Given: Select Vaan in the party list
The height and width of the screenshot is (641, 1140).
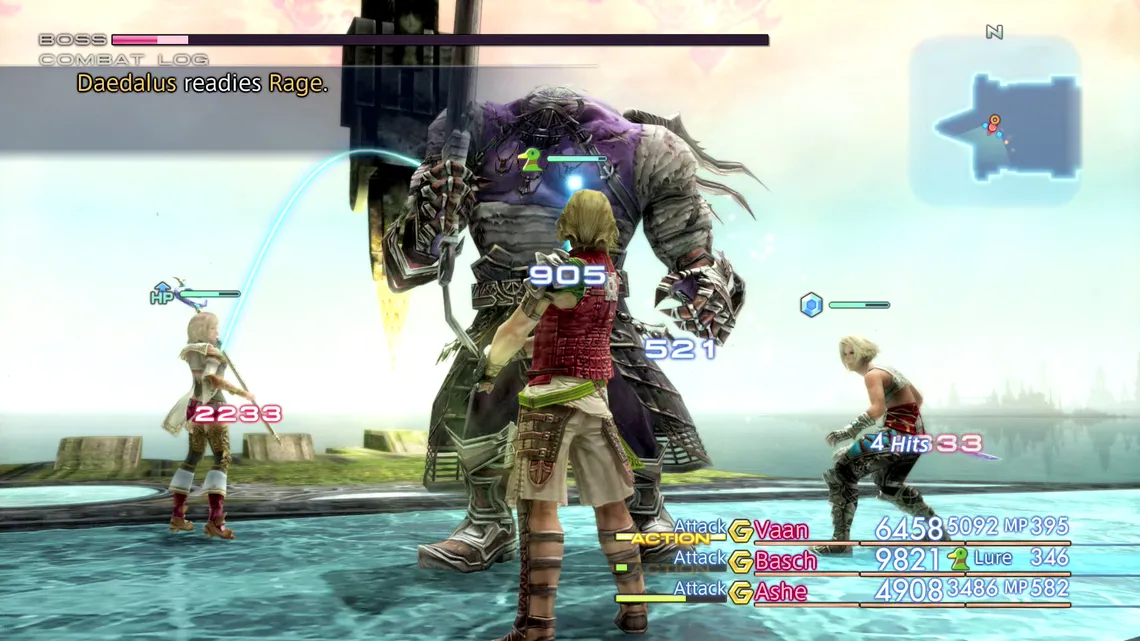Looking at the screenshot, I should click(x=781, y=530).
